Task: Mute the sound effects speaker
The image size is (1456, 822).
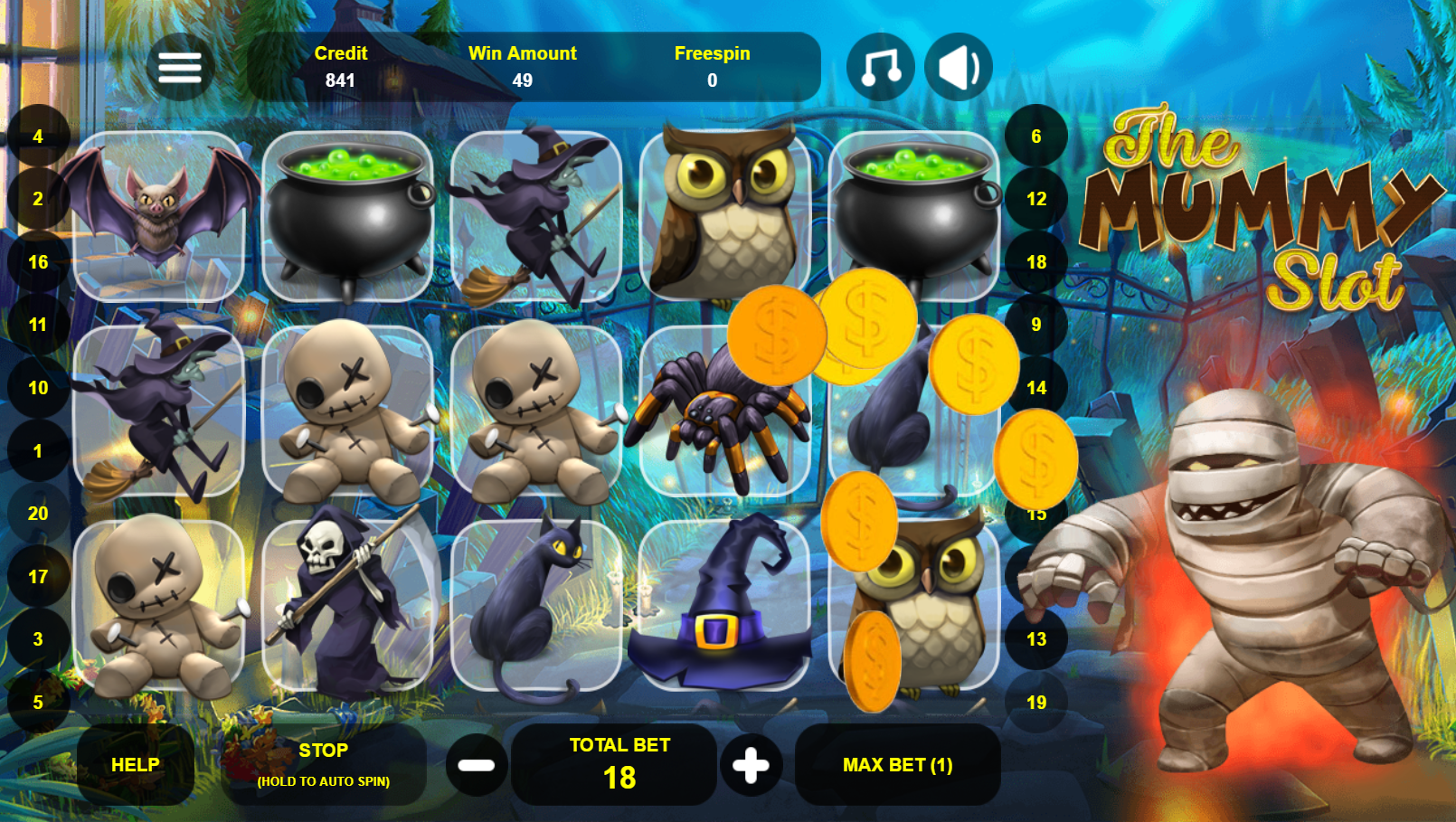Action: tap(959, 67)
